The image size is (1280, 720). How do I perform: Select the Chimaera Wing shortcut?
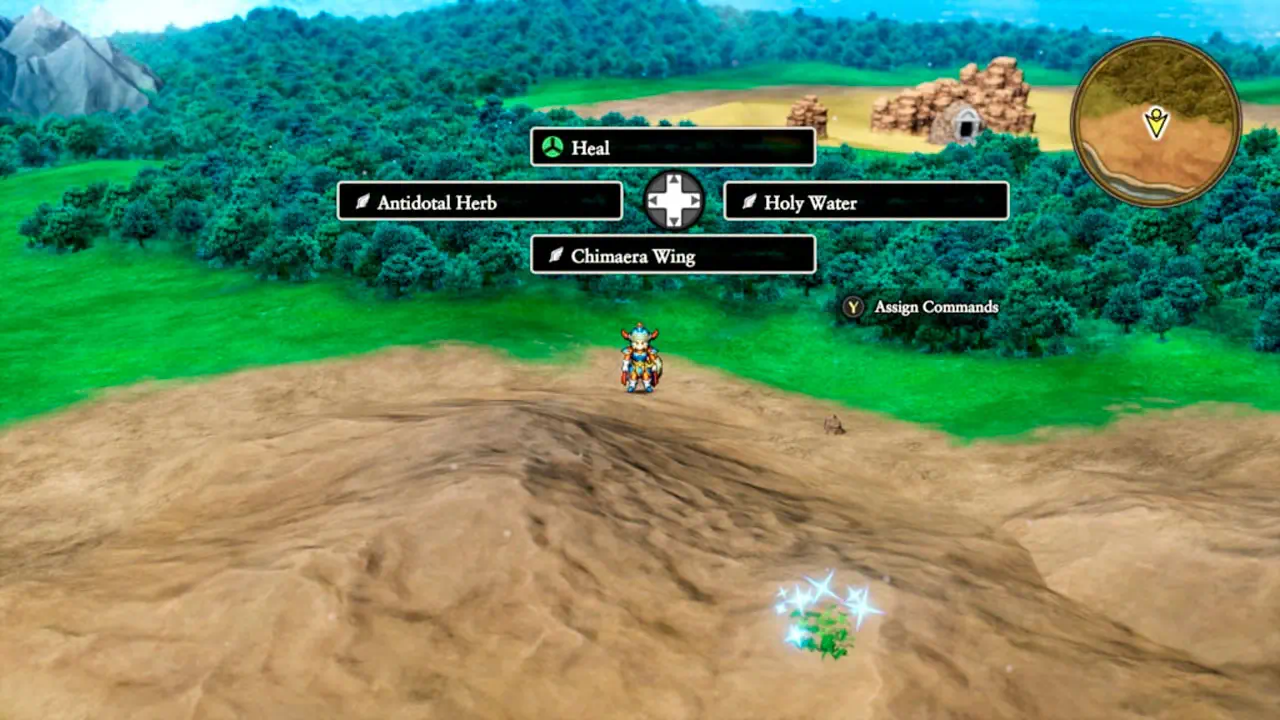tap(672, 256)
